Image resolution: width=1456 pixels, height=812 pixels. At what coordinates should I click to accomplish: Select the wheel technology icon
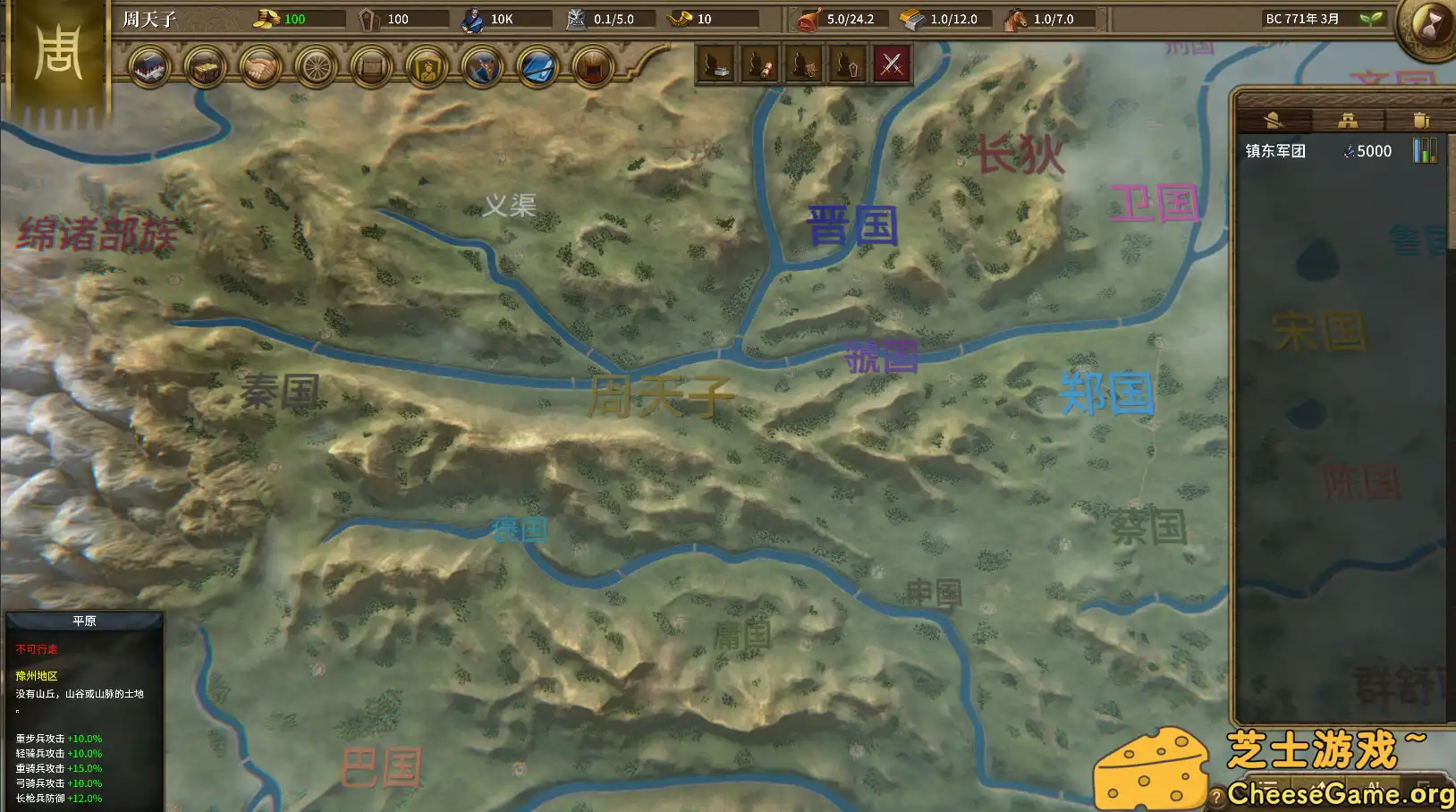pyautogui.click(x=317, y=67)
